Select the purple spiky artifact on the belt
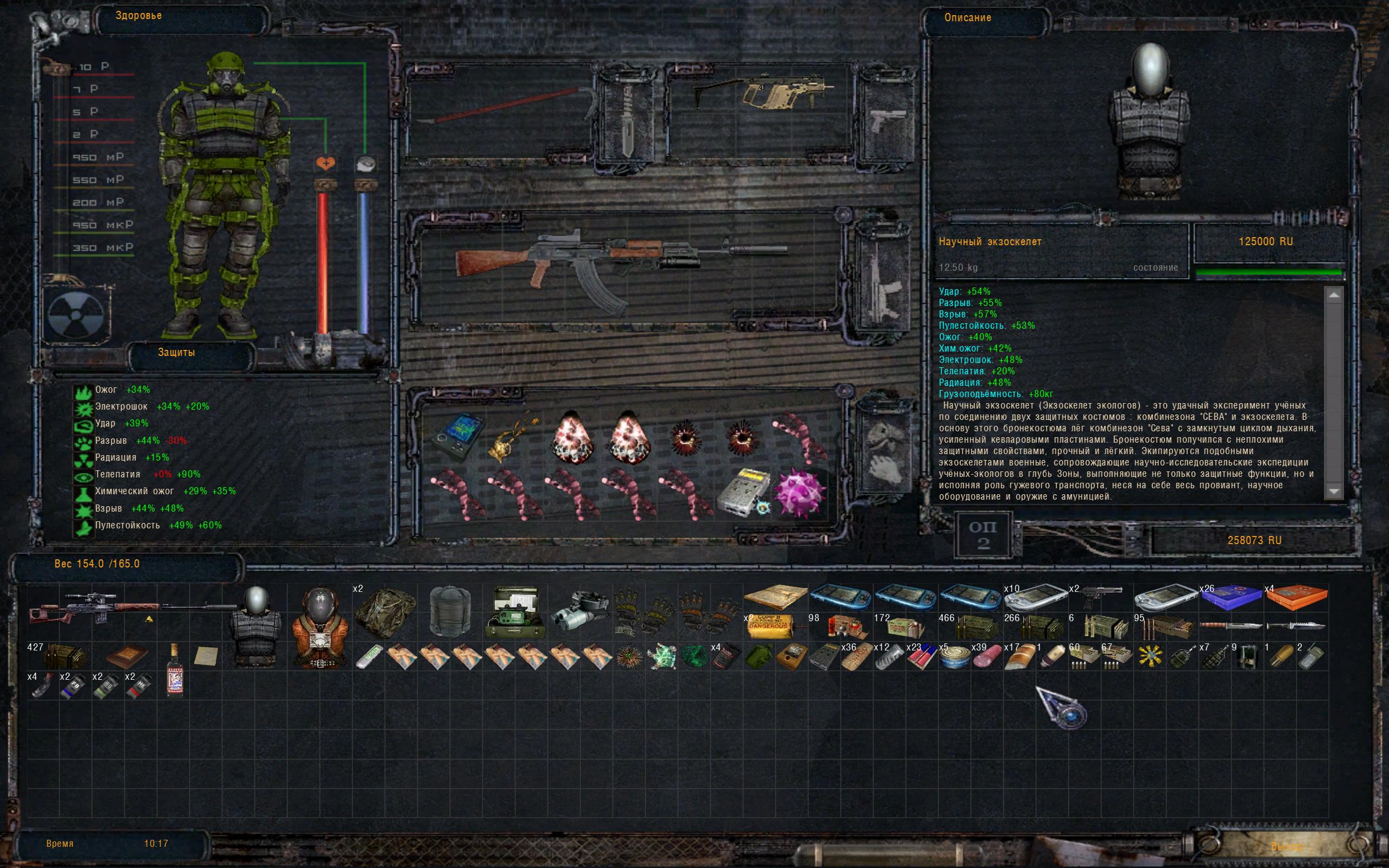 click(800, 493)
